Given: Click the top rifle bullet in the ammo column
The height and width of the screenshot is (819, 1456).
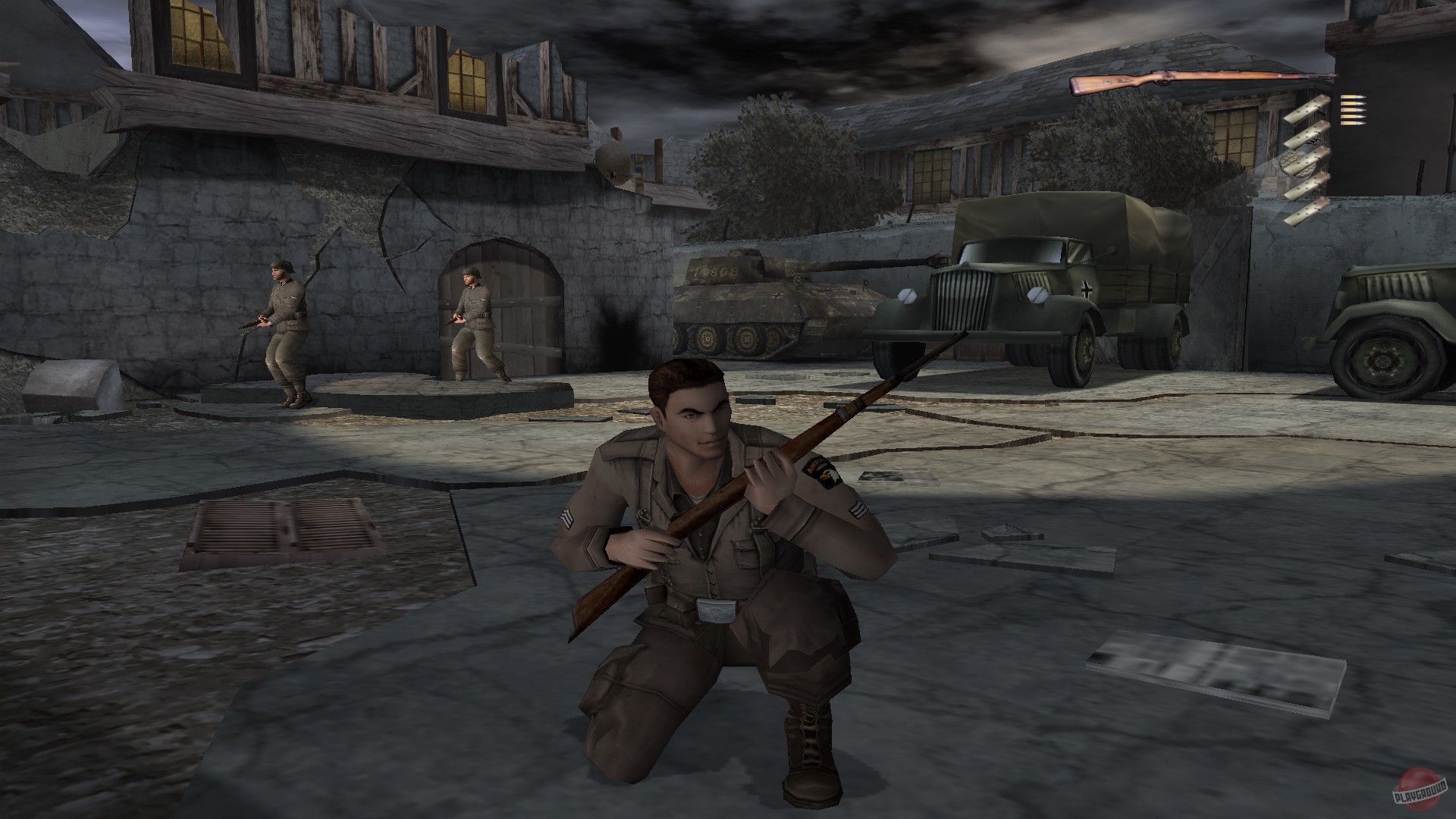Looking at the screenshot, I should click(1352, 97).
